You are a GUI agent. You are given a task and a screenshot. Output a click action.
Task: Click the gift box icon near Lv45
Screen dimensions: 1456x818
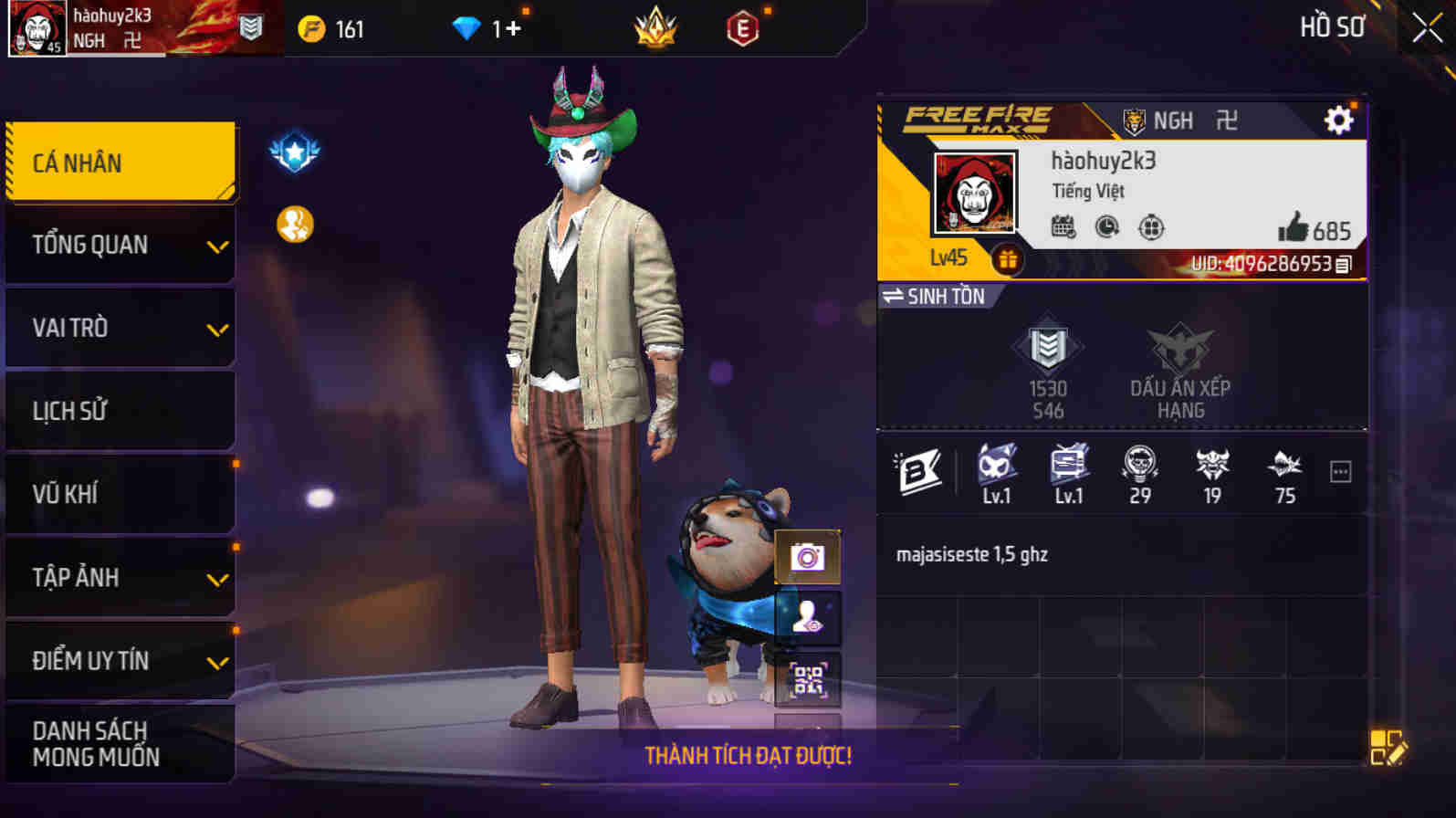1008,260
